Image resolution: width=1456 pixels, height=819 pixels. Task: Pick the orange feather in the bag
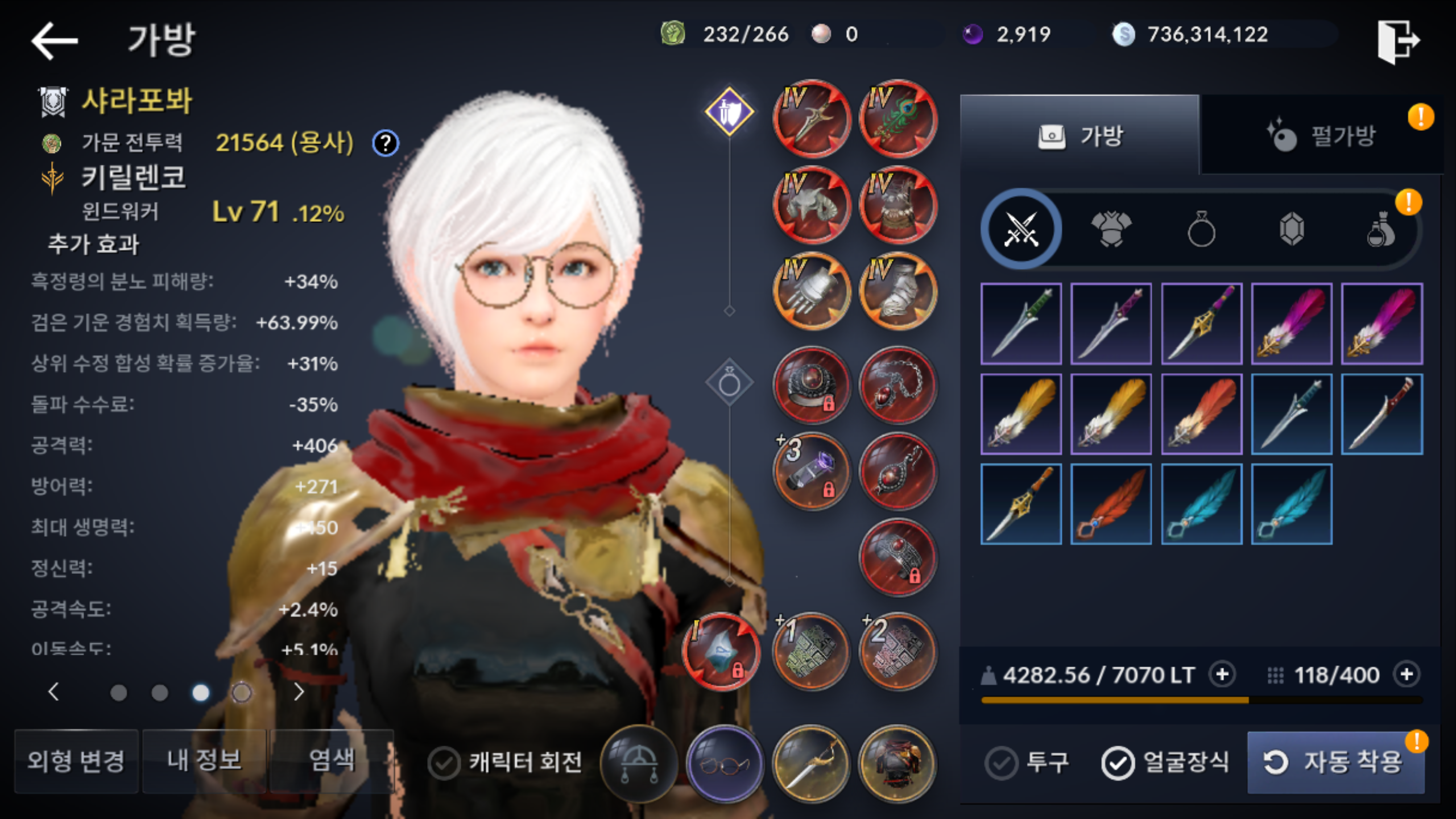tap(1111, 504)
